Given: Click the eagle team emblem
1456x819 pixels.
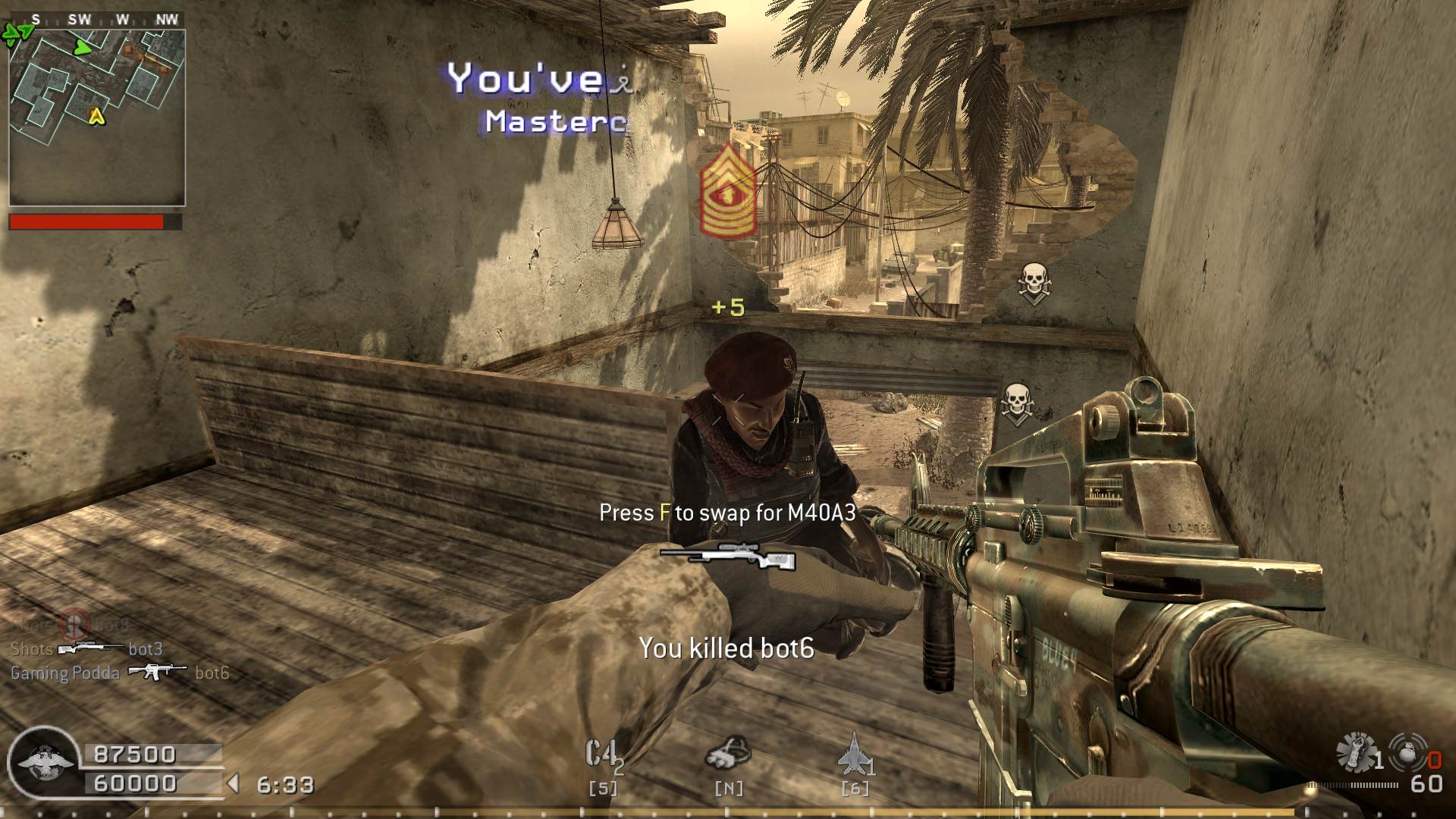Looking at the screenshot, I should pyautogui.click(x=44, y=762).
